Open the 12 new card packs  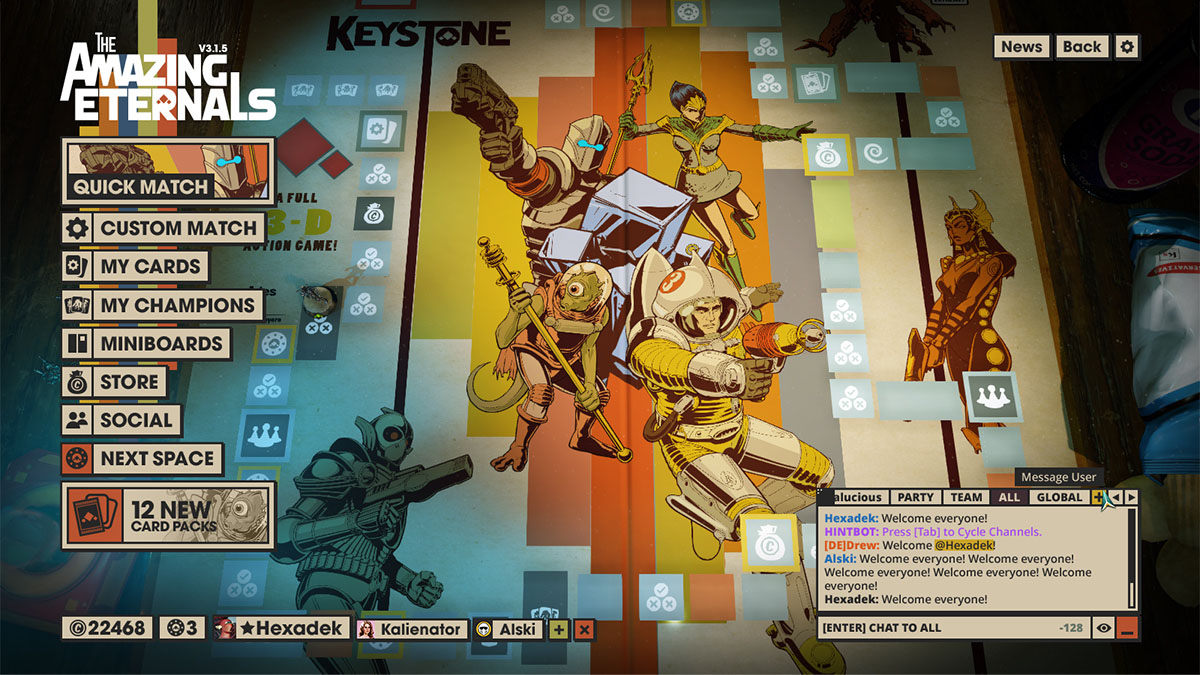coord(167,515)
